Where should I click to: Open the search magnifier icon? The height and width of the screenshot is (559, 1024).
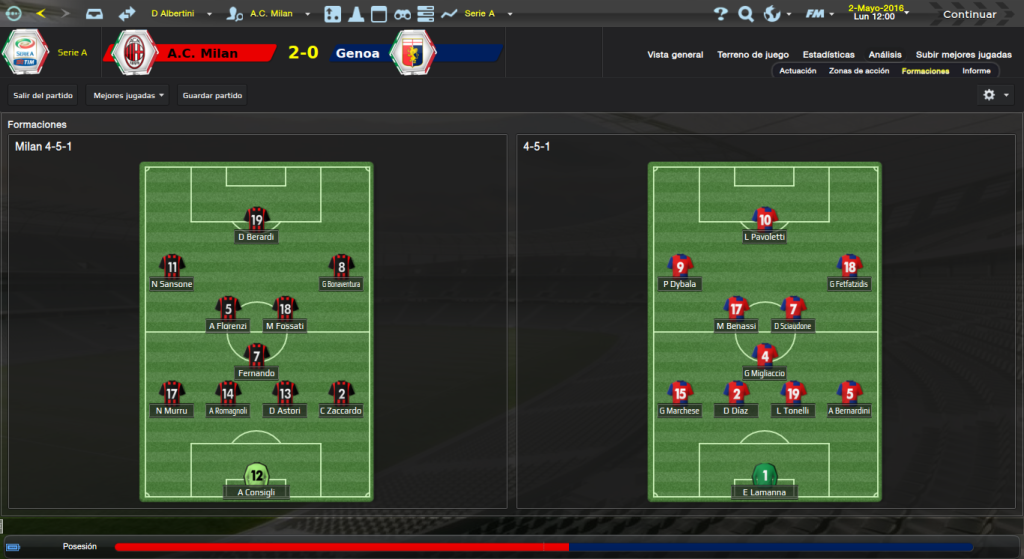point(745,14)
